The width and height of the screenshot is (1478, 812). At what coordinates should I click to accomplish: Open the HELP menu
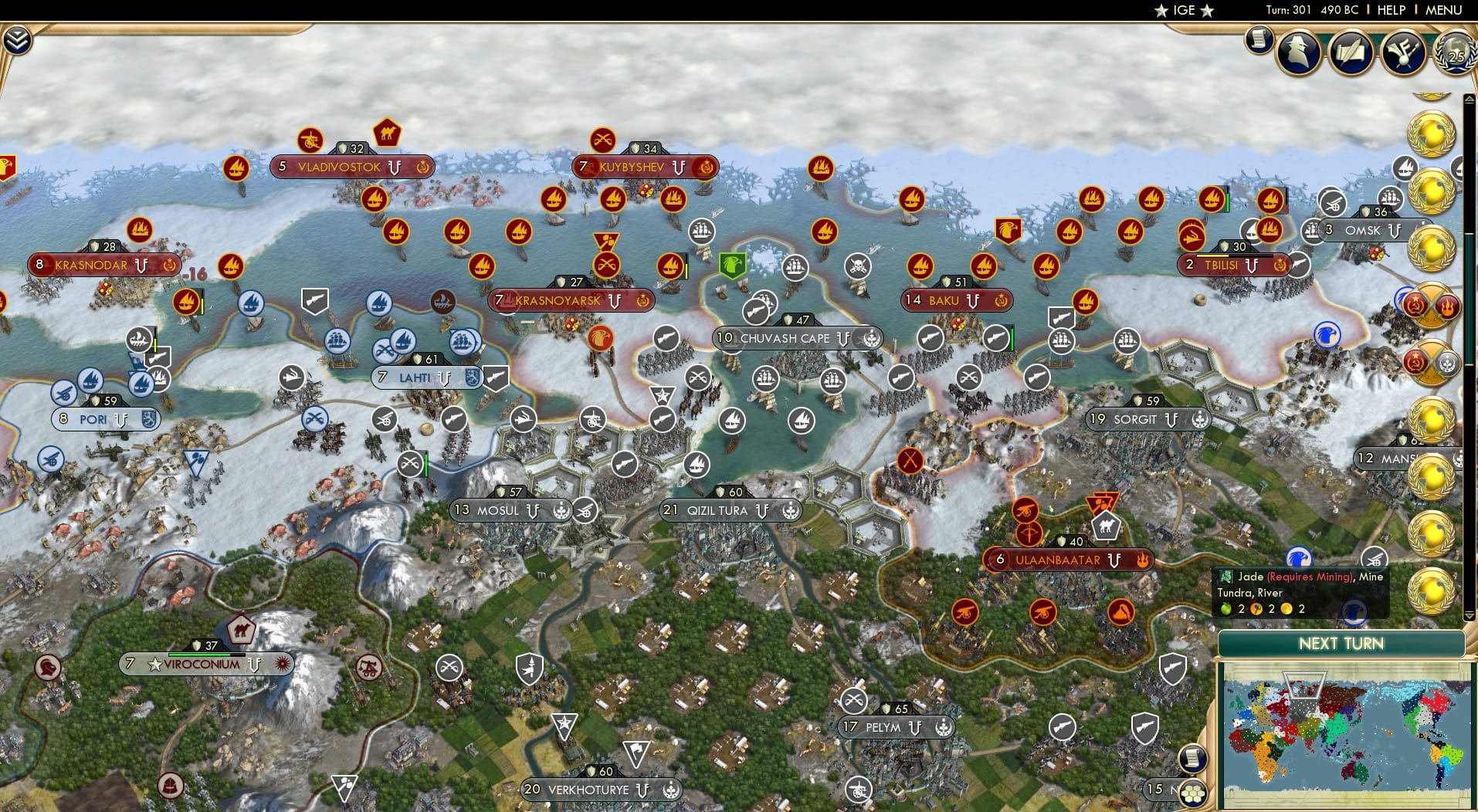pyautogui.click(x=1390, y=10)
